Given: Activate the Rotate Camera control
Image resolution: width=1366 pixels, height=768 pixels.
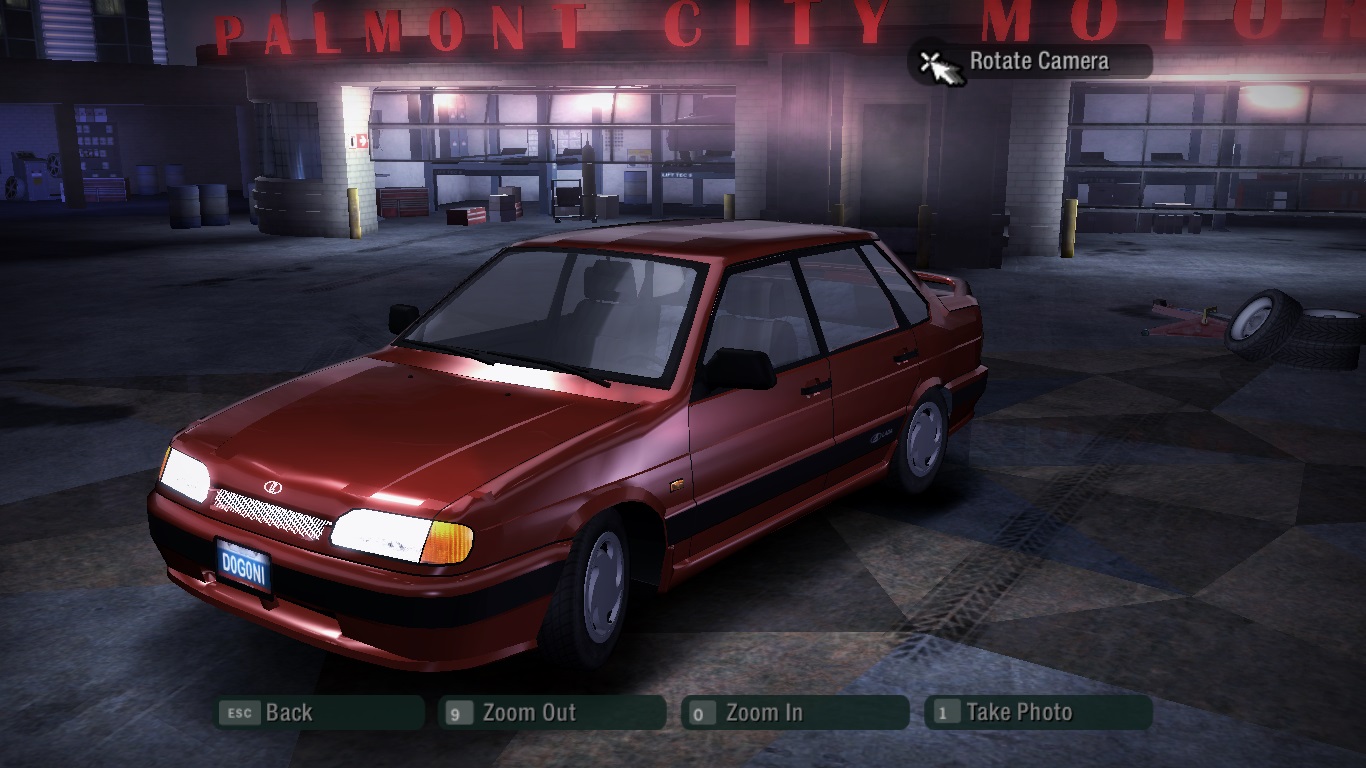Looking at the screenshot, I should pyautogui.click(x=1030, y=62).
